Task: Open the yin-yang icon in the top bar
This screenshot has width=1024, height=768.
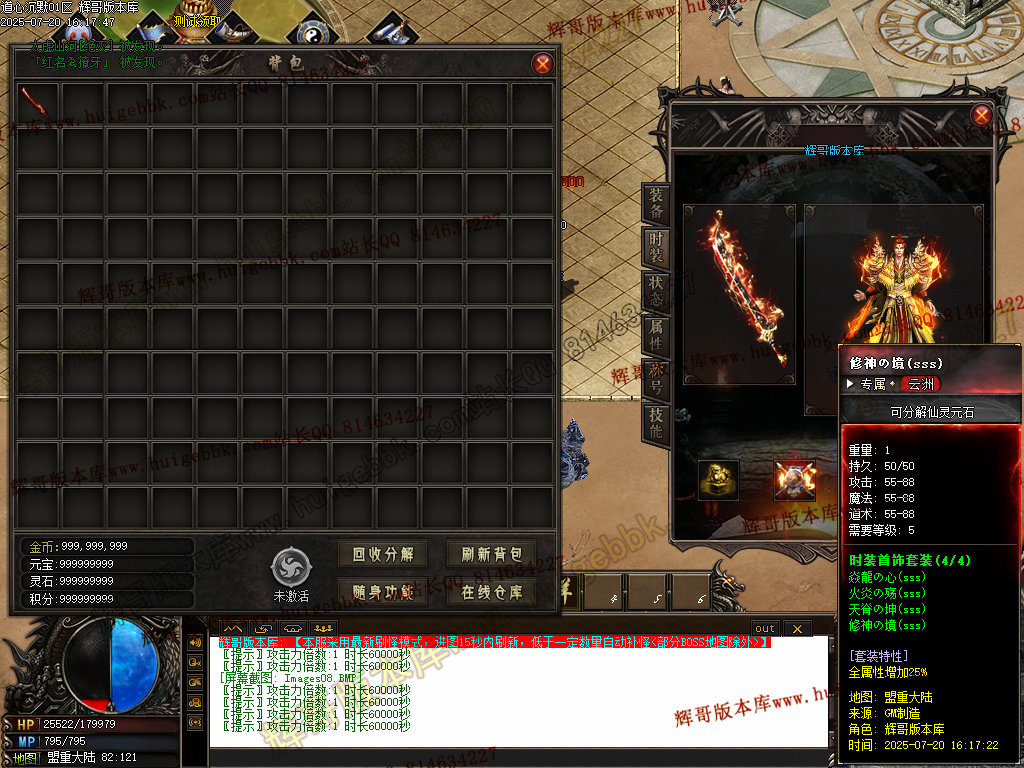Action: [313, 34]
